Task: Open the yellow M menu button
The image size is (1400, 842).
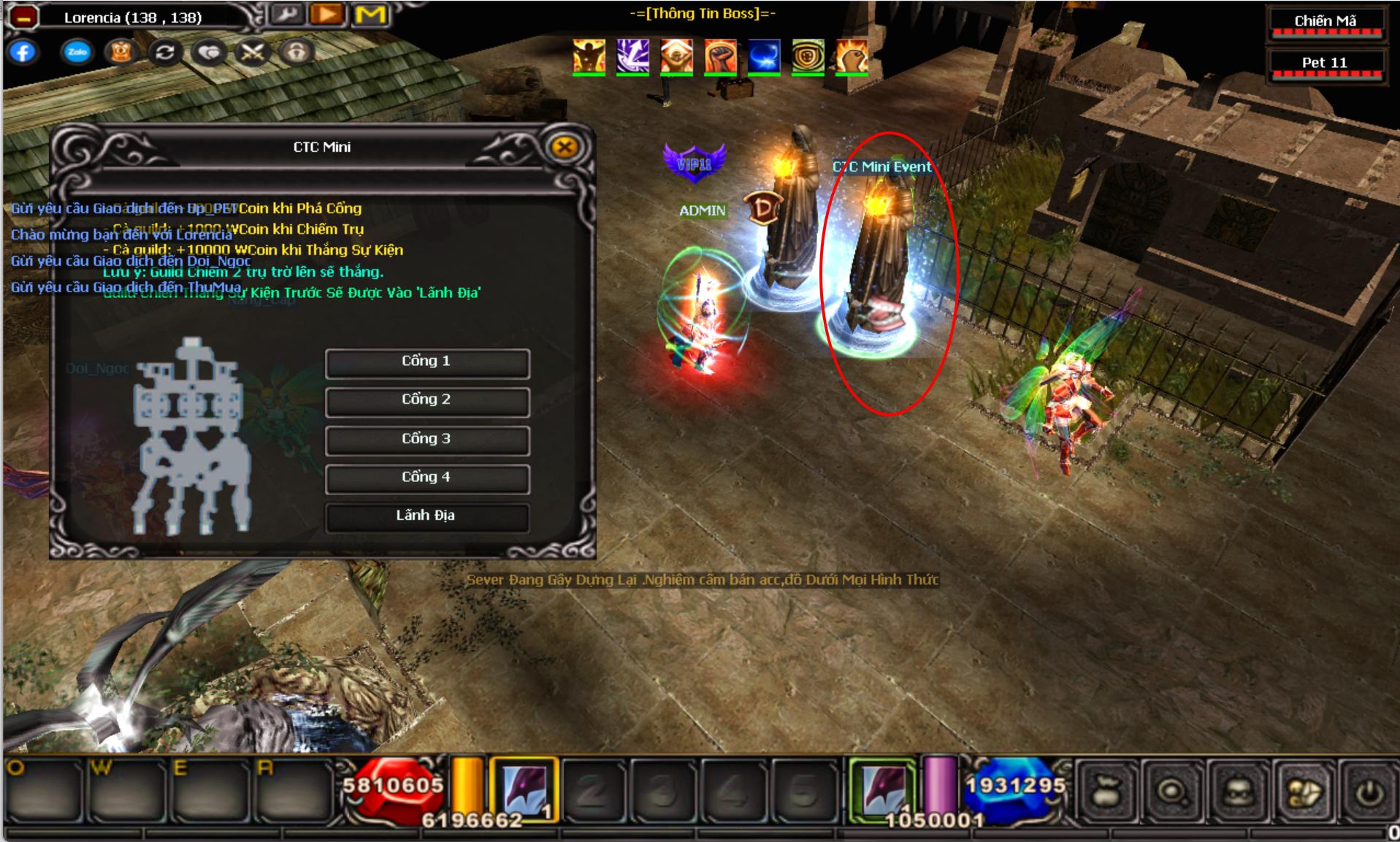Action: 370,15
